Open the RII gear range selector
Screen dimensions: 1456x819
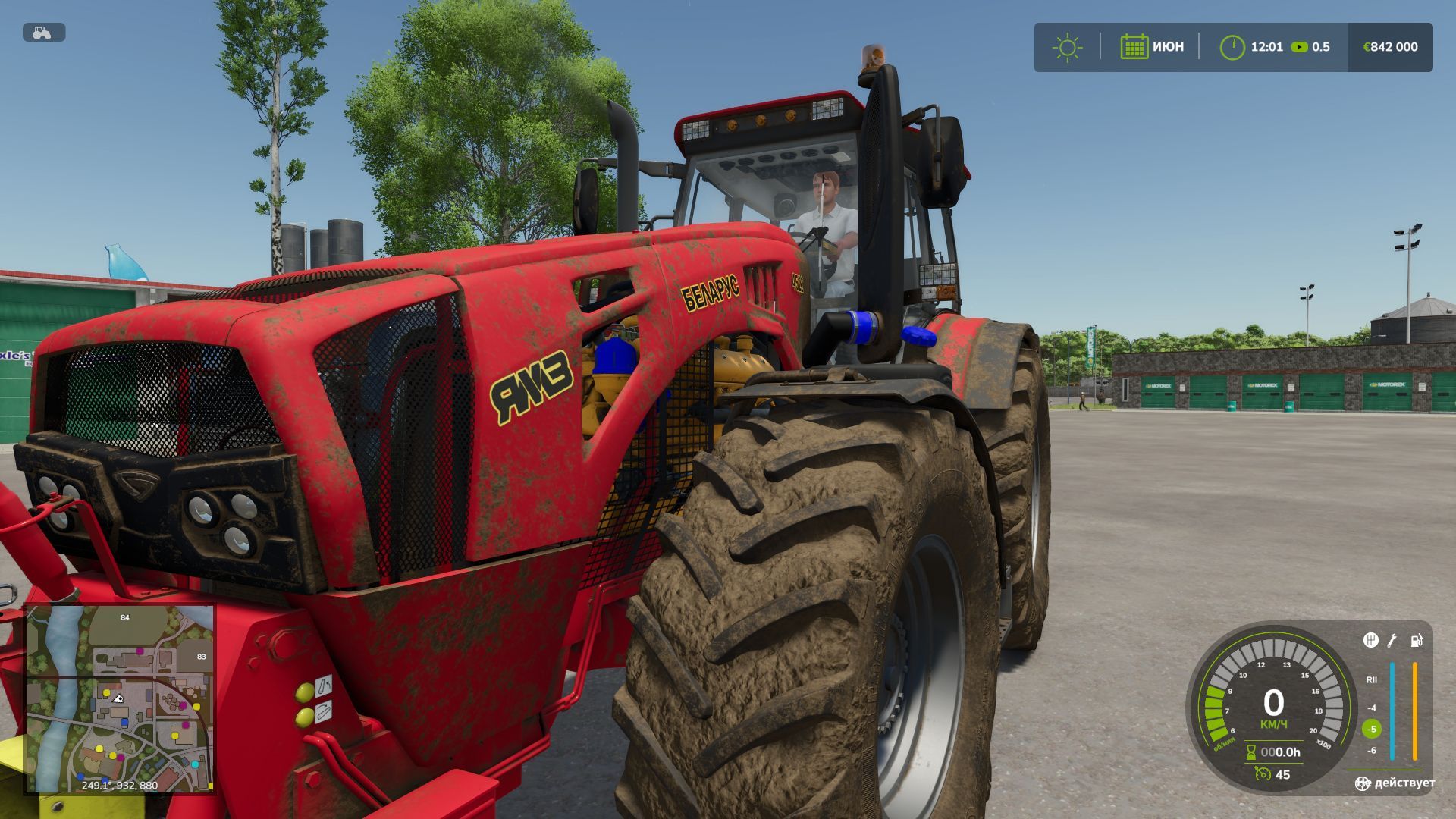pyautogui.click(x=1372, y=680)
